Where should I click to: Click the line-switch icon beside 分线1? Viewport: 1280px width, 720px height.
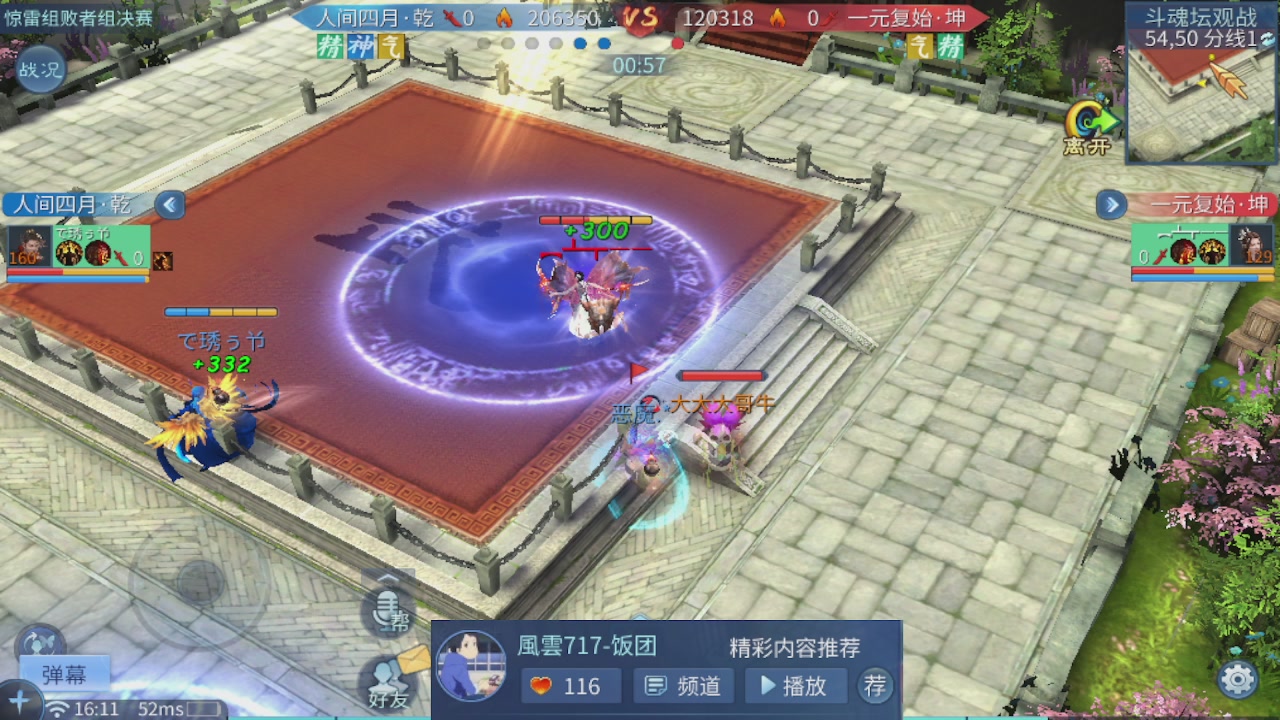coord(1266,41)
